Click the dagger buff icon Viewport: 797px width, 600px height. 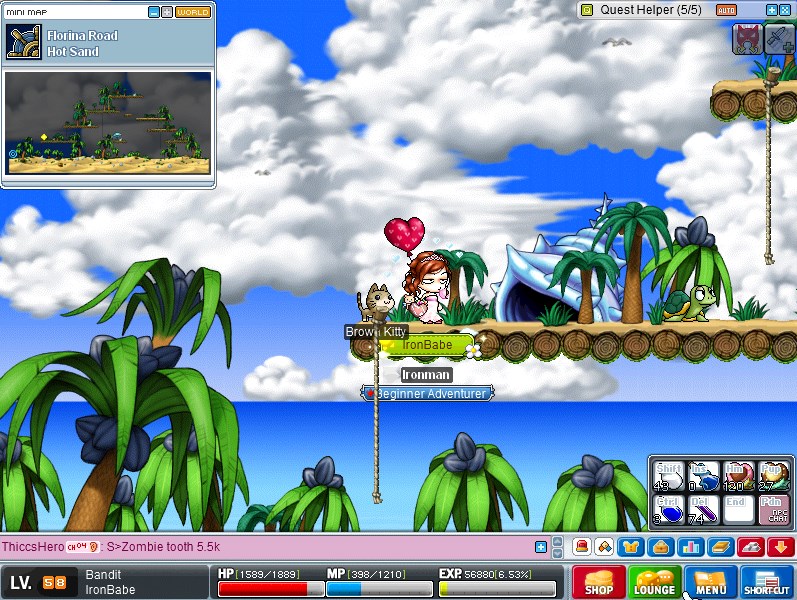click(779, 39)
